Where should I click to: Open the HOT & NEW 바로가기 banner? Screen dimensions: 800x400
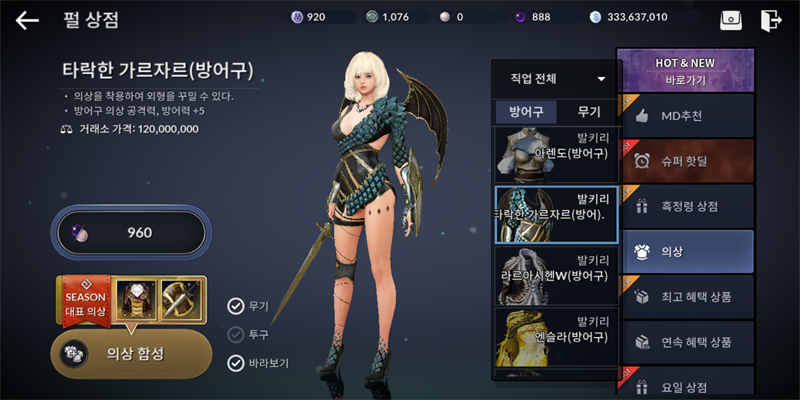tap(687, 69)
